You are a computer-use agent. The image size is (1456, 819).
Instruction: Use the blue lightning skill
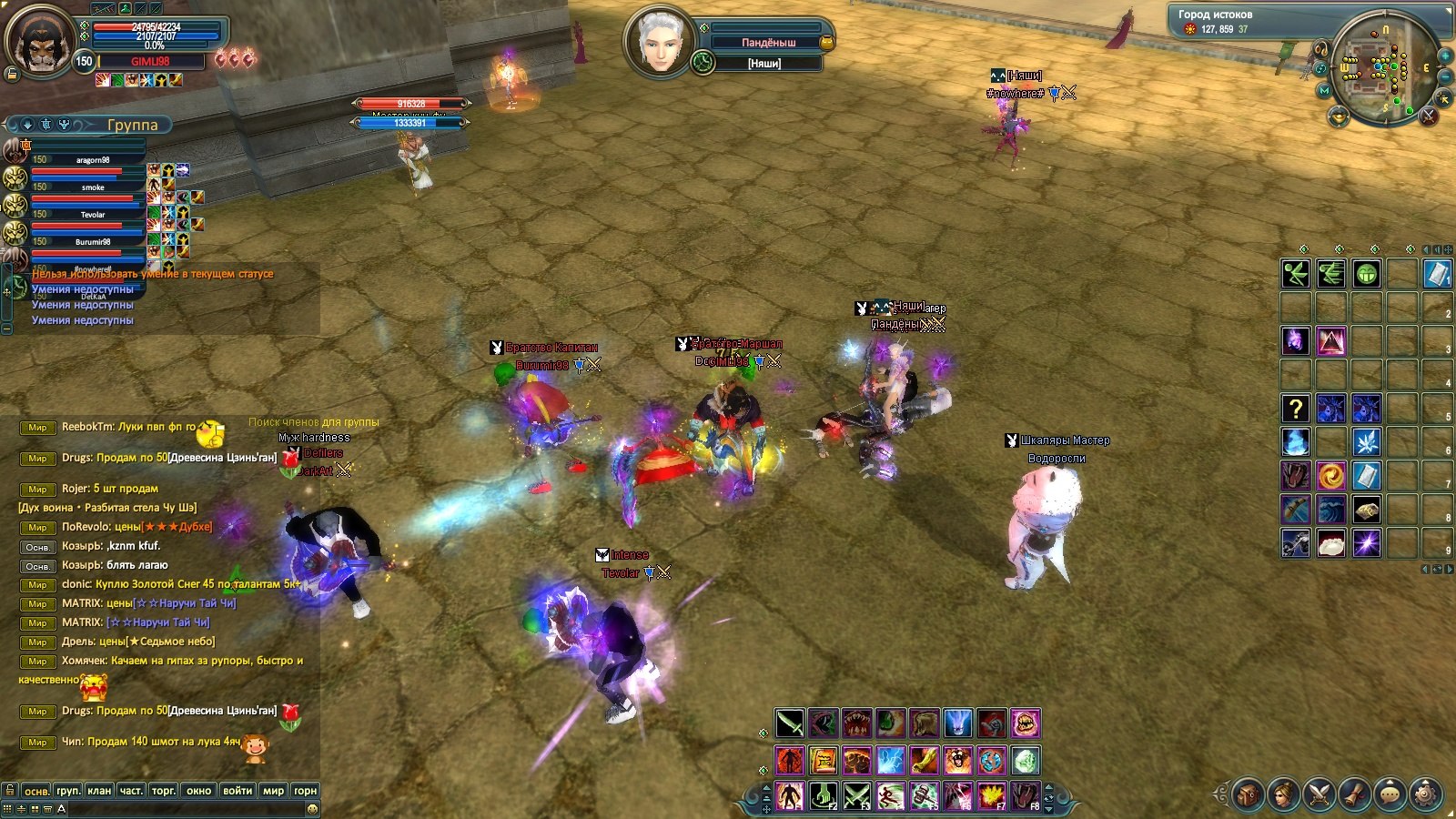pyautogui.click(x=891, y=760)
